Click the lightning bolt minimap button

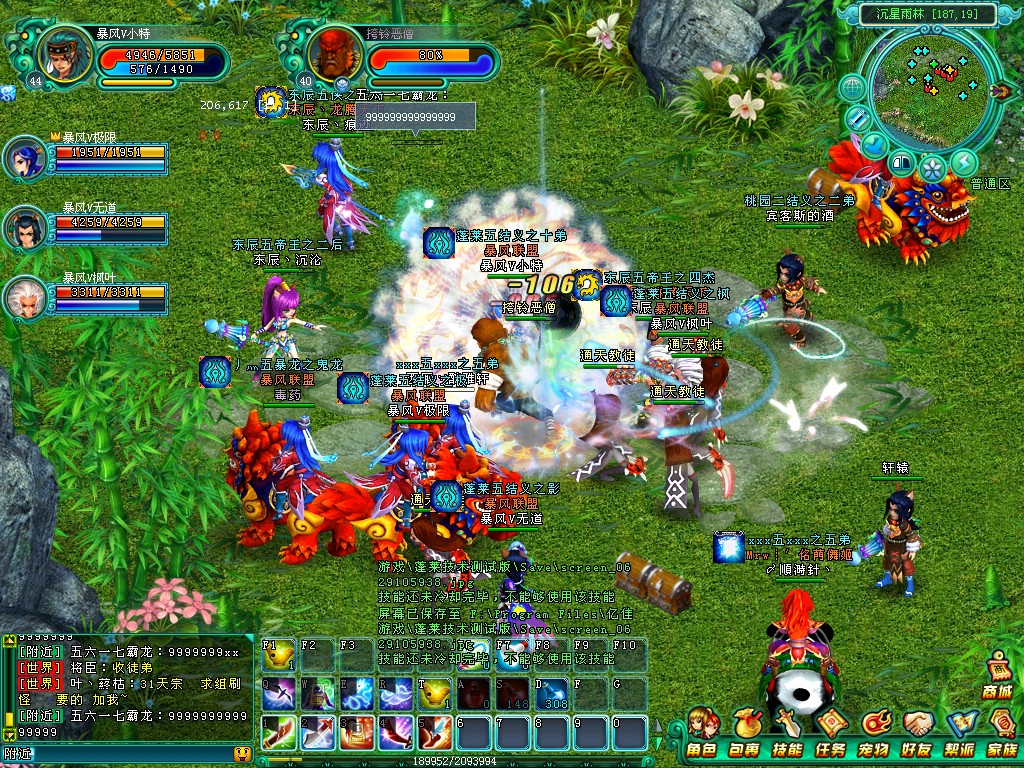tap(964, 162)
